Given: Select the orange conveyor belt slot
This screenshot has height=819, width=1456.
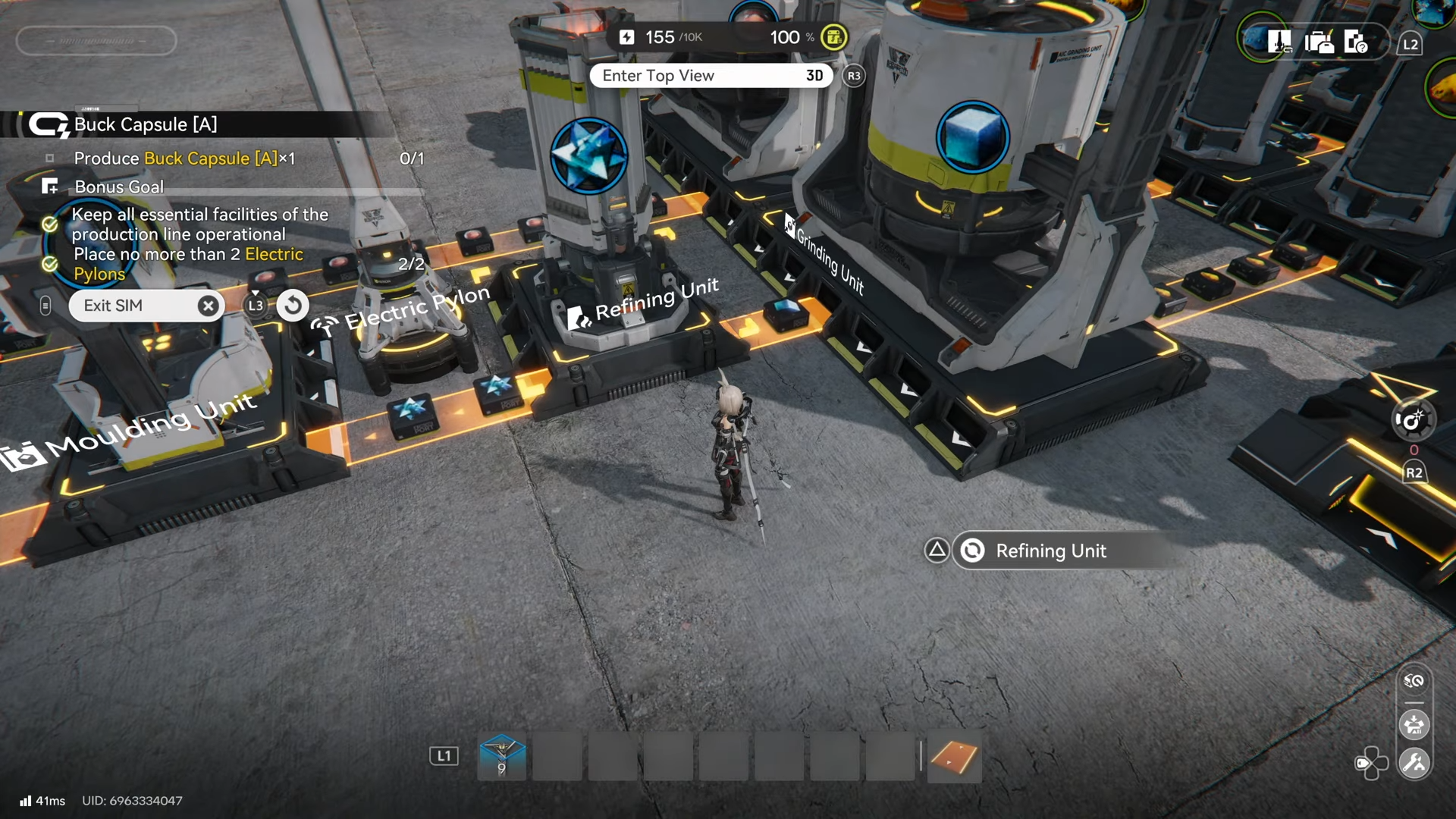Looking at the screenshot, I should click(x=954, y=756).
